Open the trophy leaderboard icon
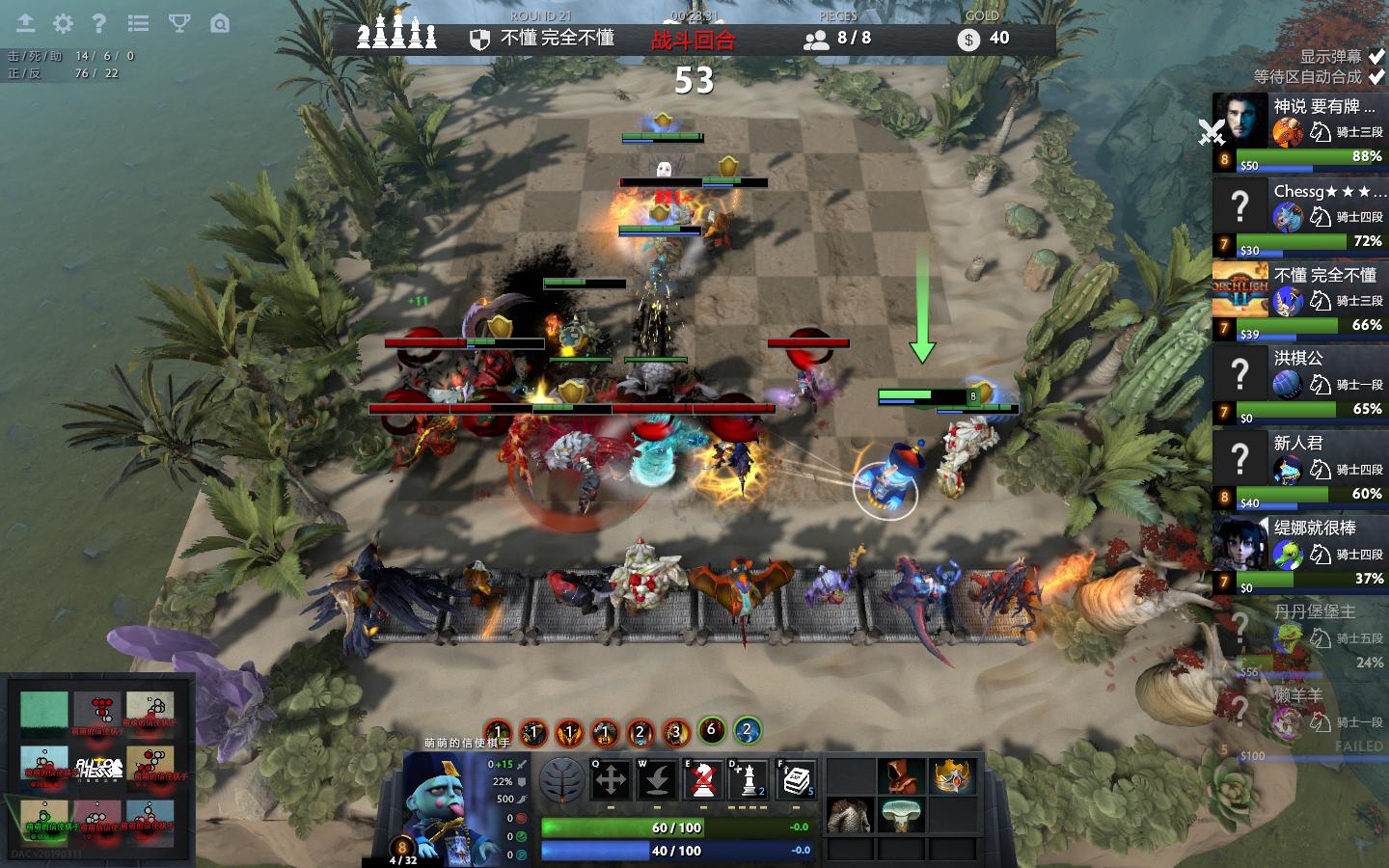This screenshot has height=868, width=1389. tap(179, 23)
